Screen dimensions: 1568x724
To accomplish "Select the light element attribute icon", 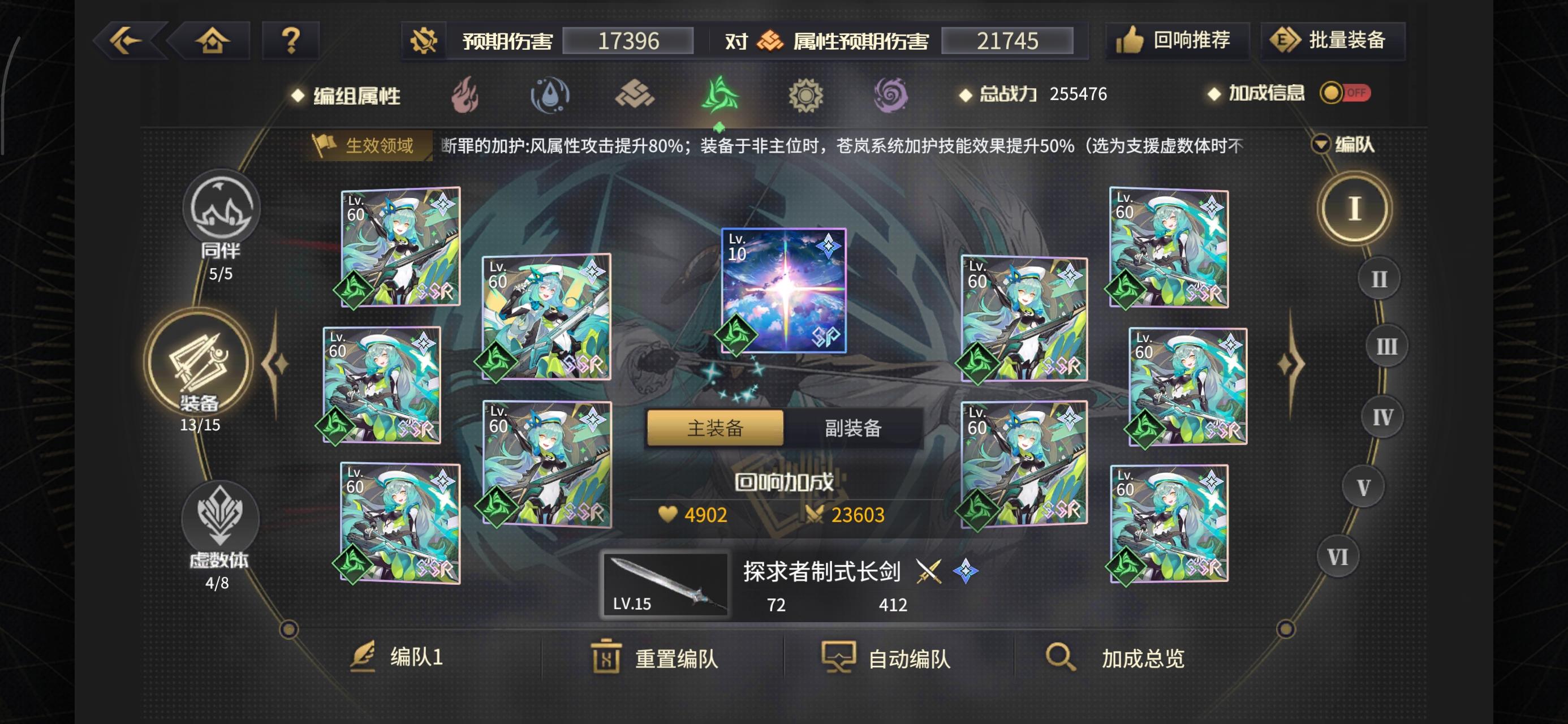I will click(x=806, y=96).
